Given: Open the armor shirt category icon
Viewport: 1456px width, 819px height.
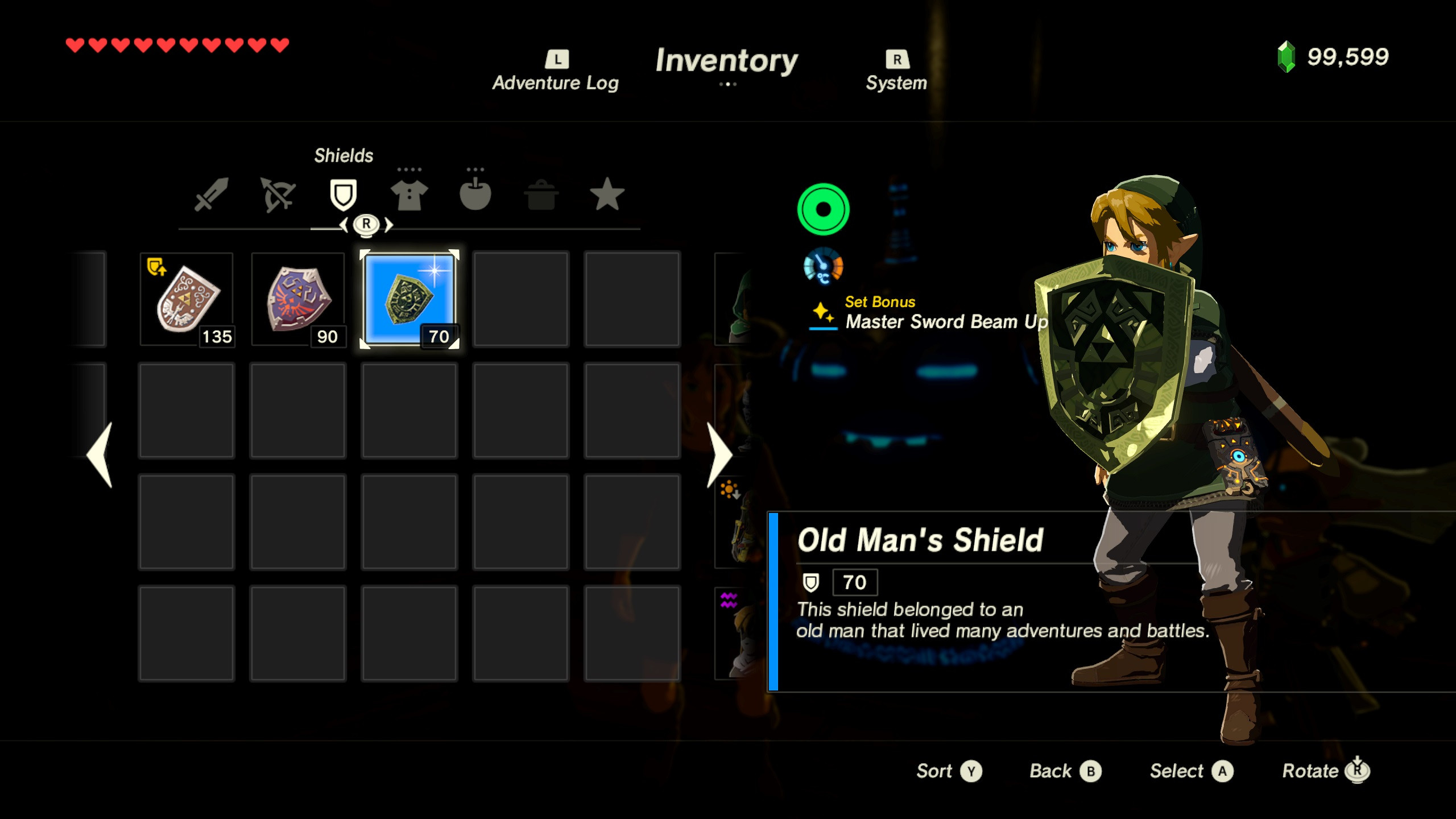Looking at the screenshot, I should (409, 195).
